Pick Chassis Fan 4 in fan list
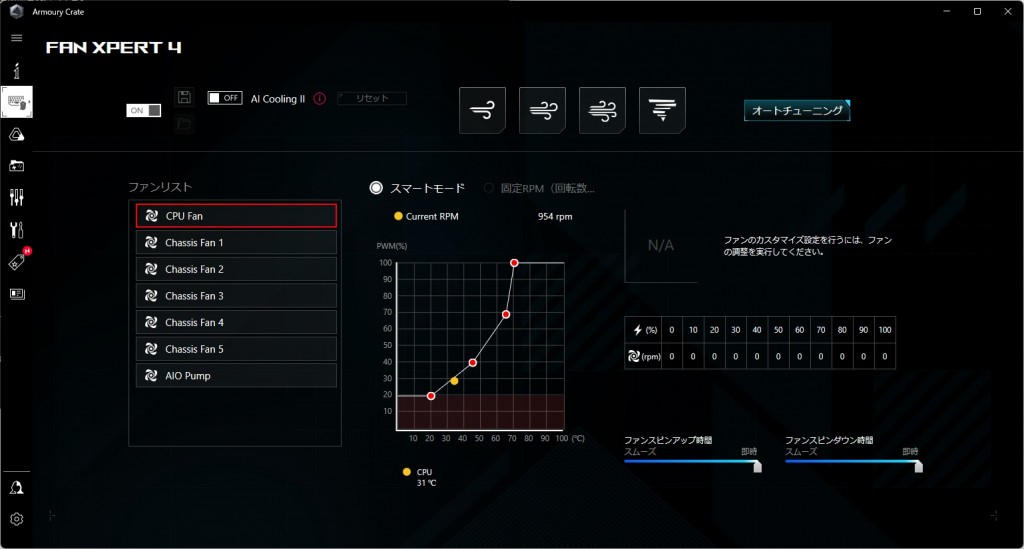 click(236, 322)
